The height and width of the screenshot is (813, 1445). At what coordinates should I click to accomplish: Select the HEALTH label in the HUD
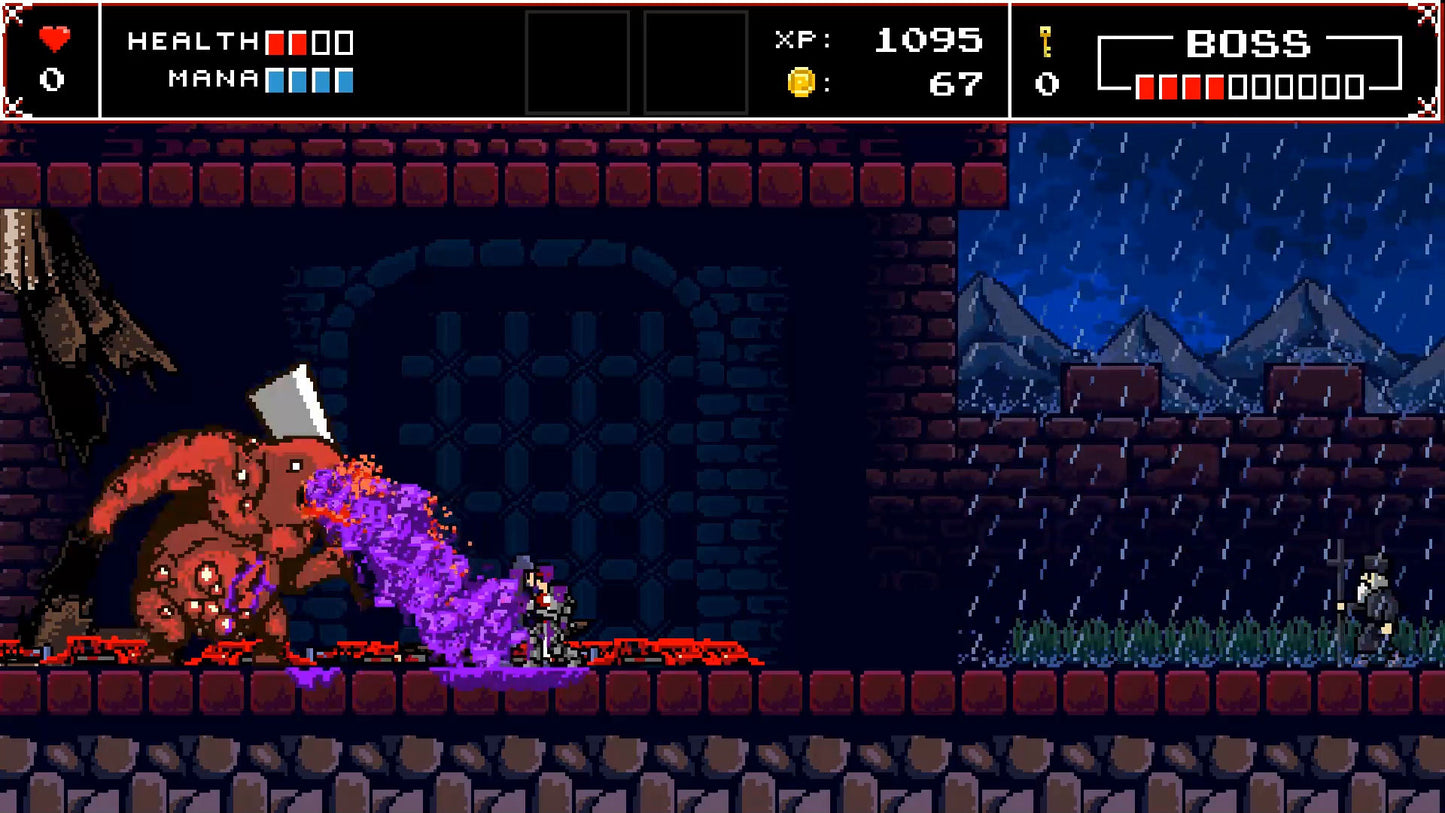195,42
